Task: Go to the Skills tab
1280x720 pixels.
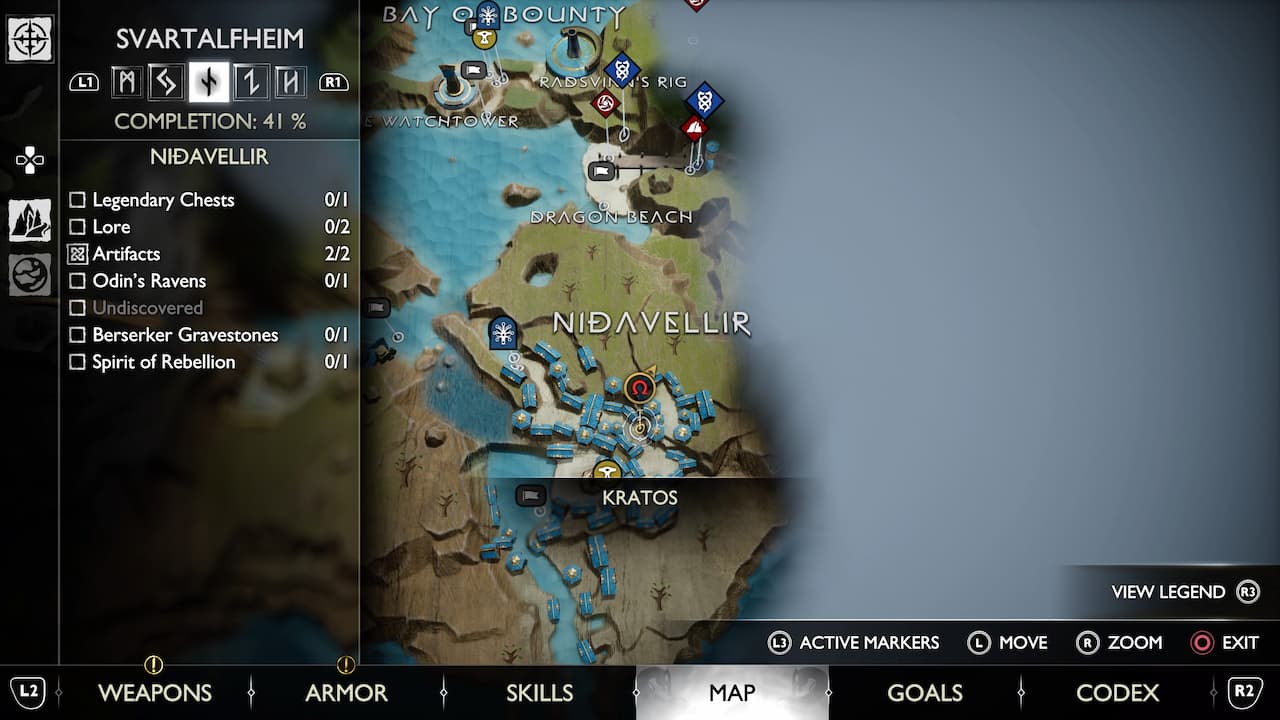Action: click(x=539, y=692)
